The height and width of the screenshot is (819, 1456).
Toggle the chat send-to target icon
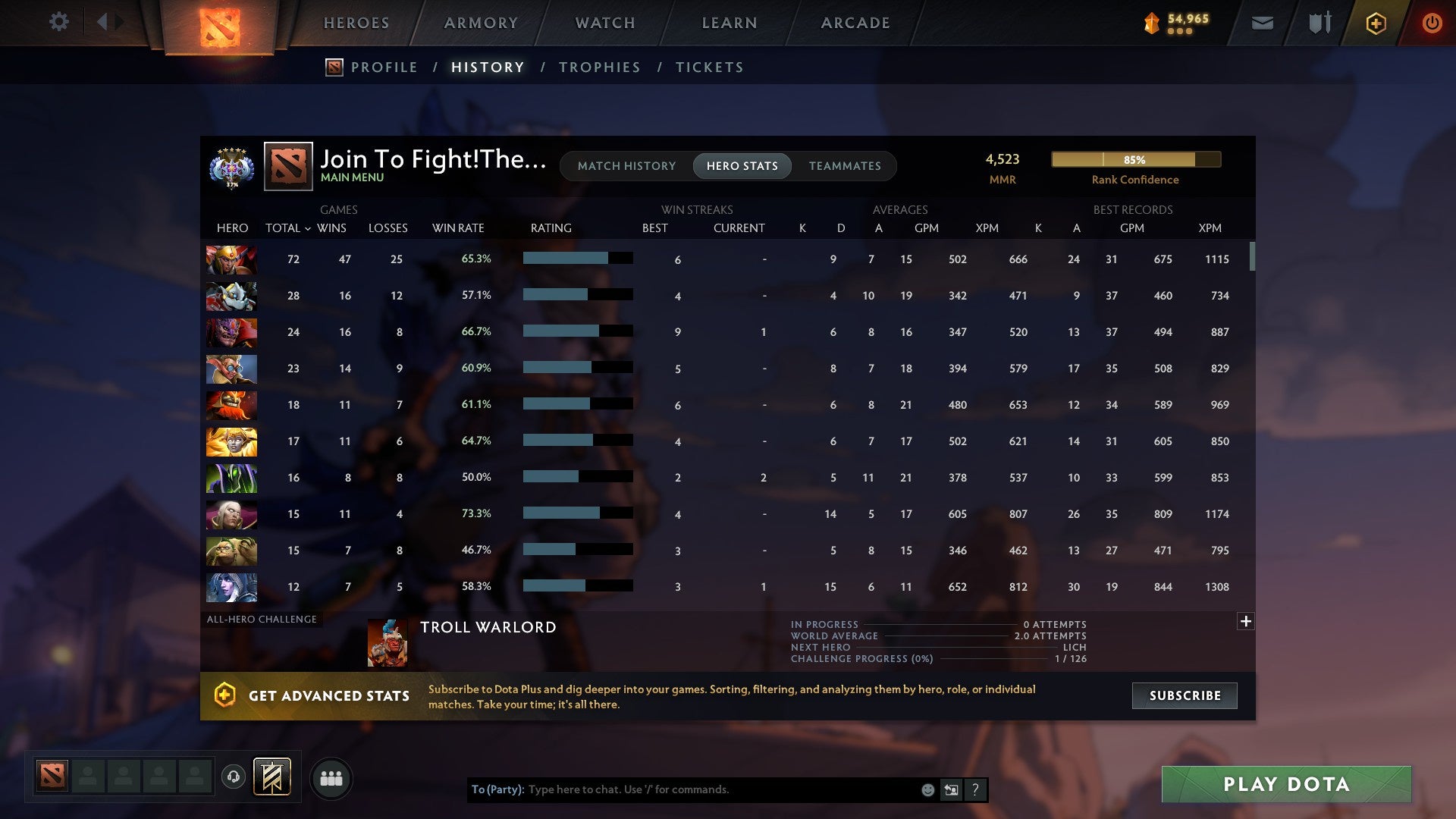tap(952, 789)
